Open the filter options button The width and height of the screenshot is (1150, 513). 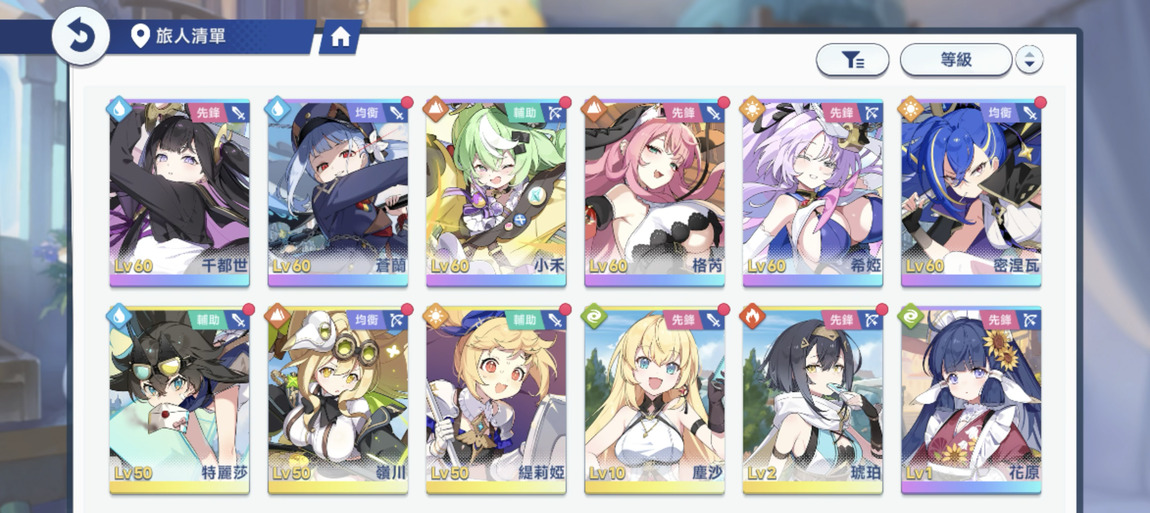pyautogui.click(x=852, y=60)
